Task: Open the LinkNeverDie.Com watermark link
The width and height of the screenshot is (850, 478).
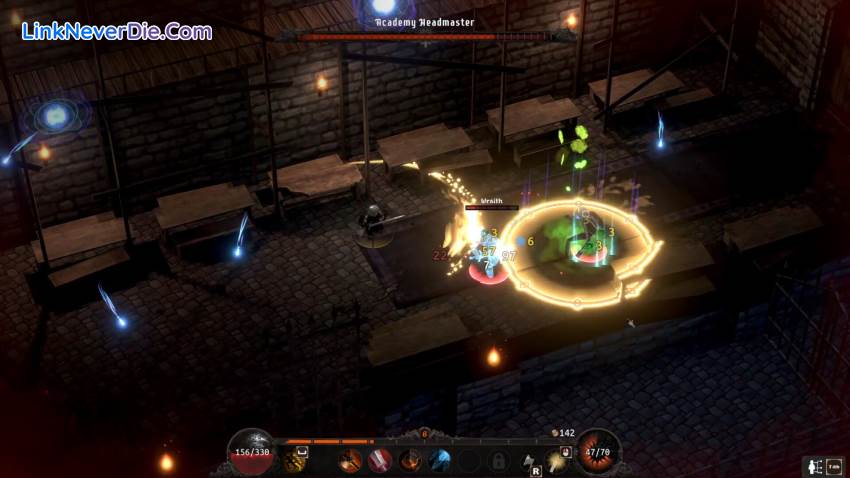Action: pos(117,32)
